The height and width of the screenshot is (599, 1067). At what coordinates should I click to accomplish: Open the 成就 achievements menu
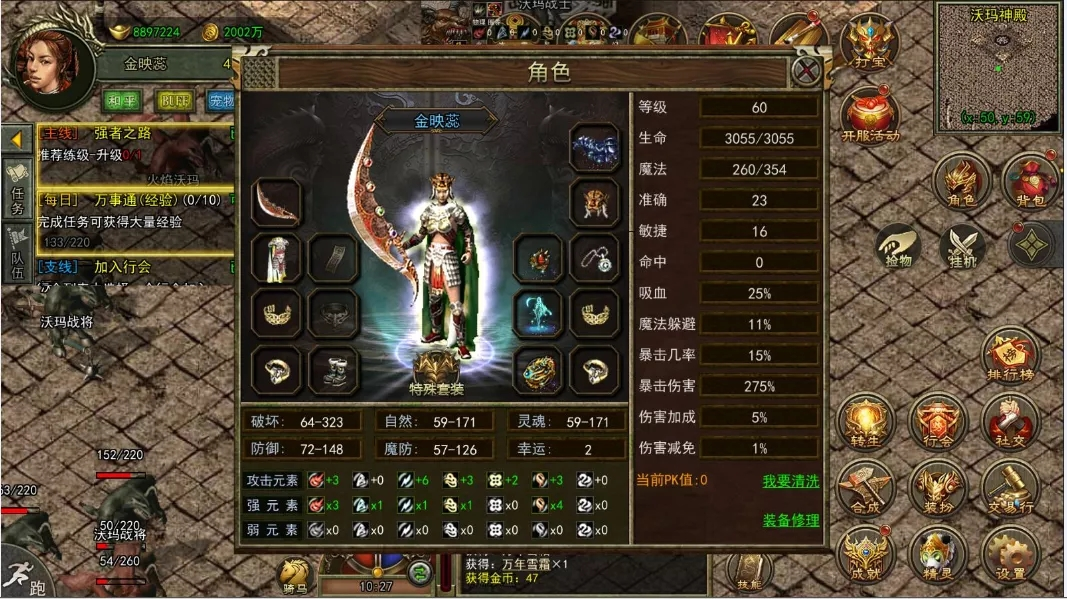pos(866,555)
